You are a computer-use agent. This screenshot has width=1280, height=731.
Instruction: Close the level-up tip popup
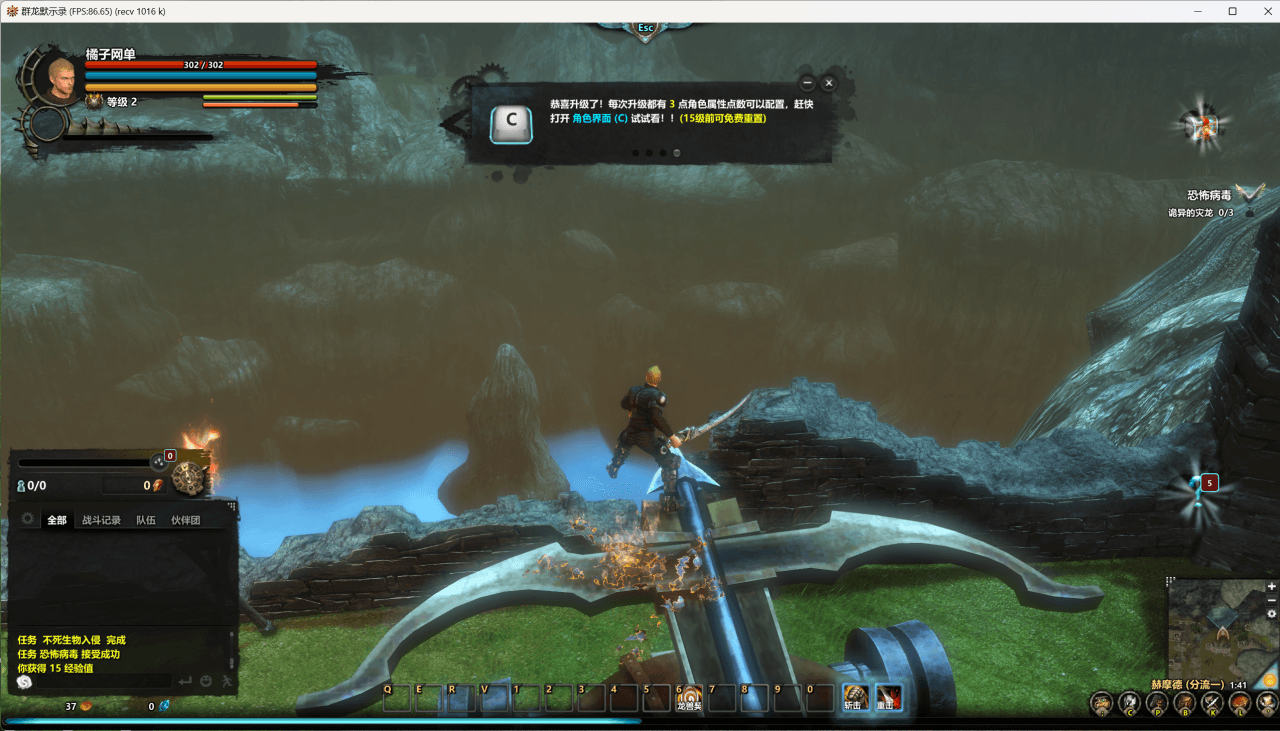829,83
